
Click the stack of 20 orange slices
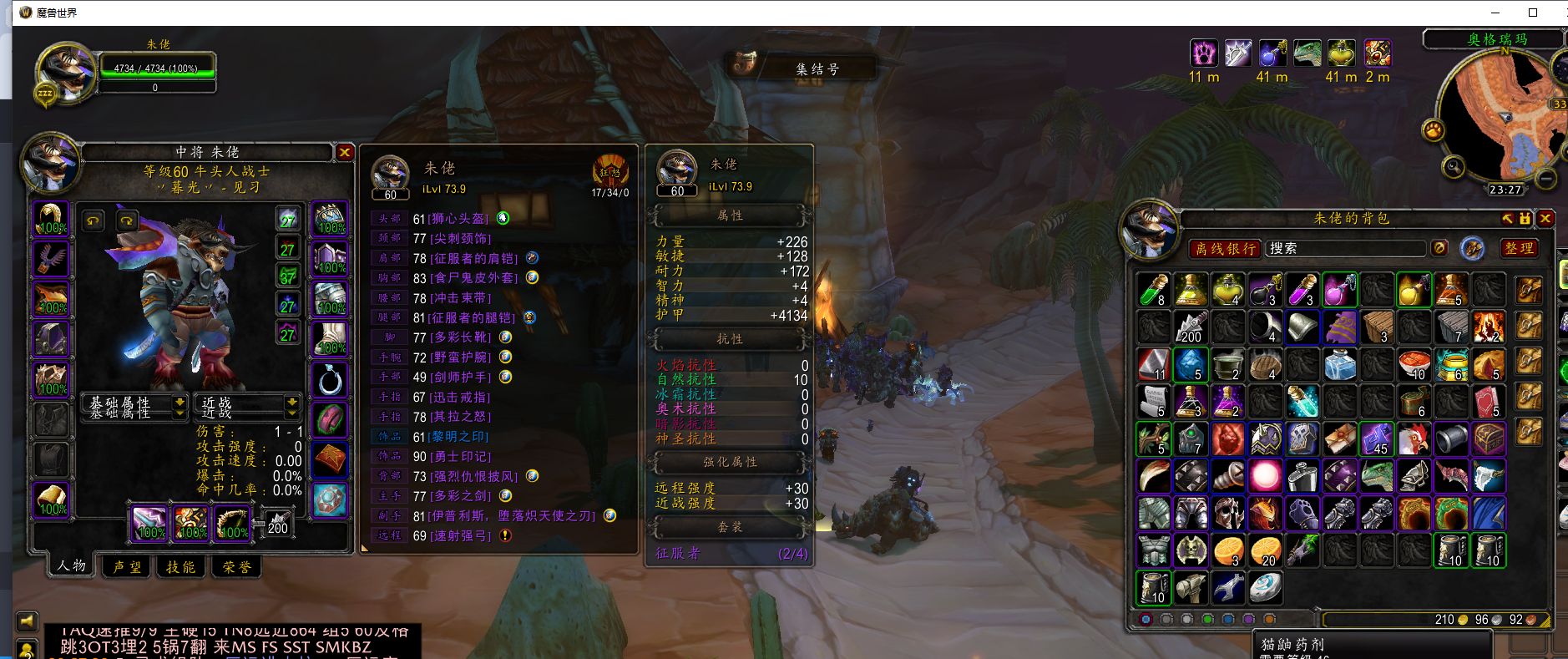click(1265, 551)
